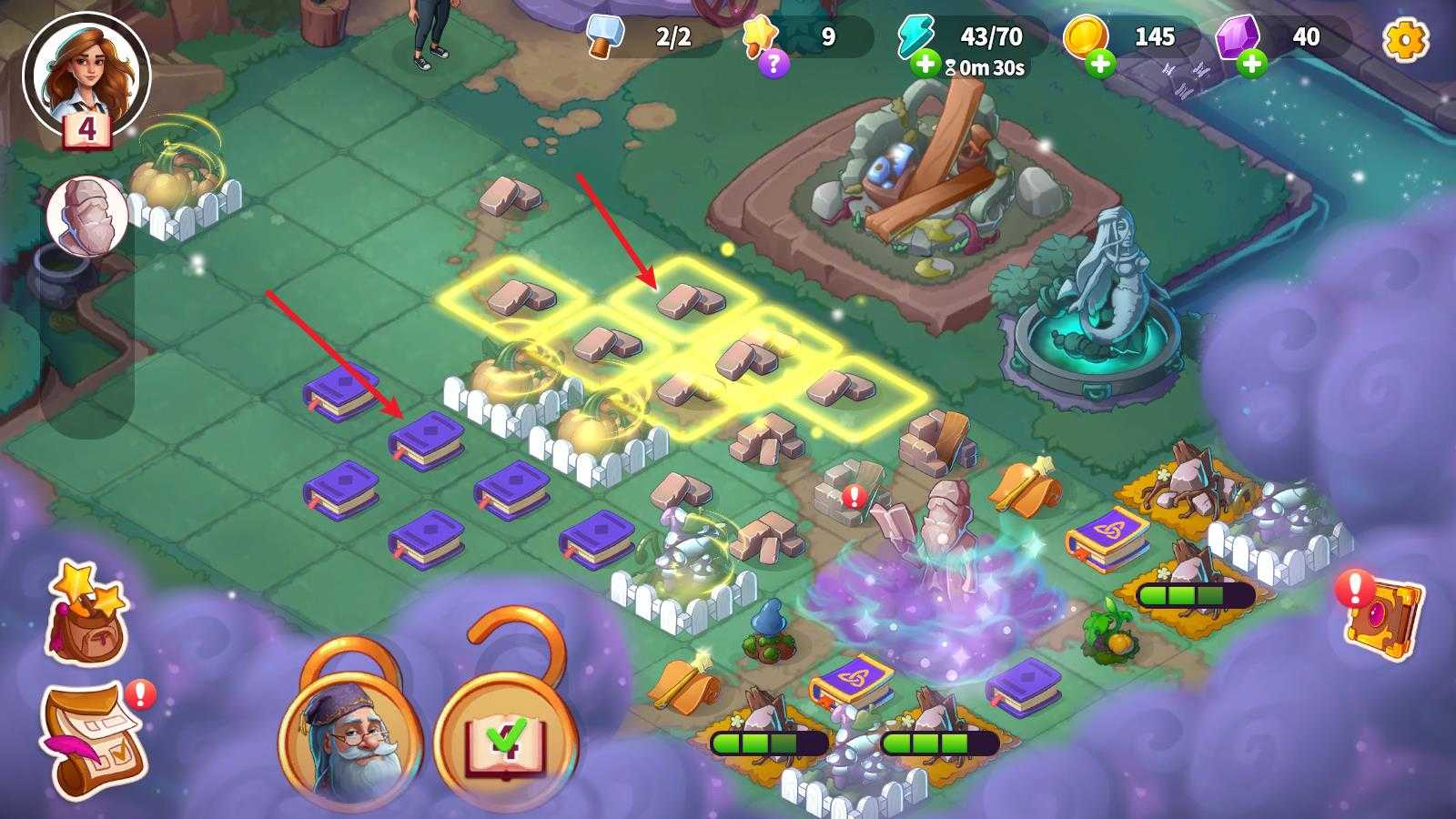The height and width of the screenshot is (819, 1456).
Task: Tap the purple question mark under the star
Action: (773, 63)
